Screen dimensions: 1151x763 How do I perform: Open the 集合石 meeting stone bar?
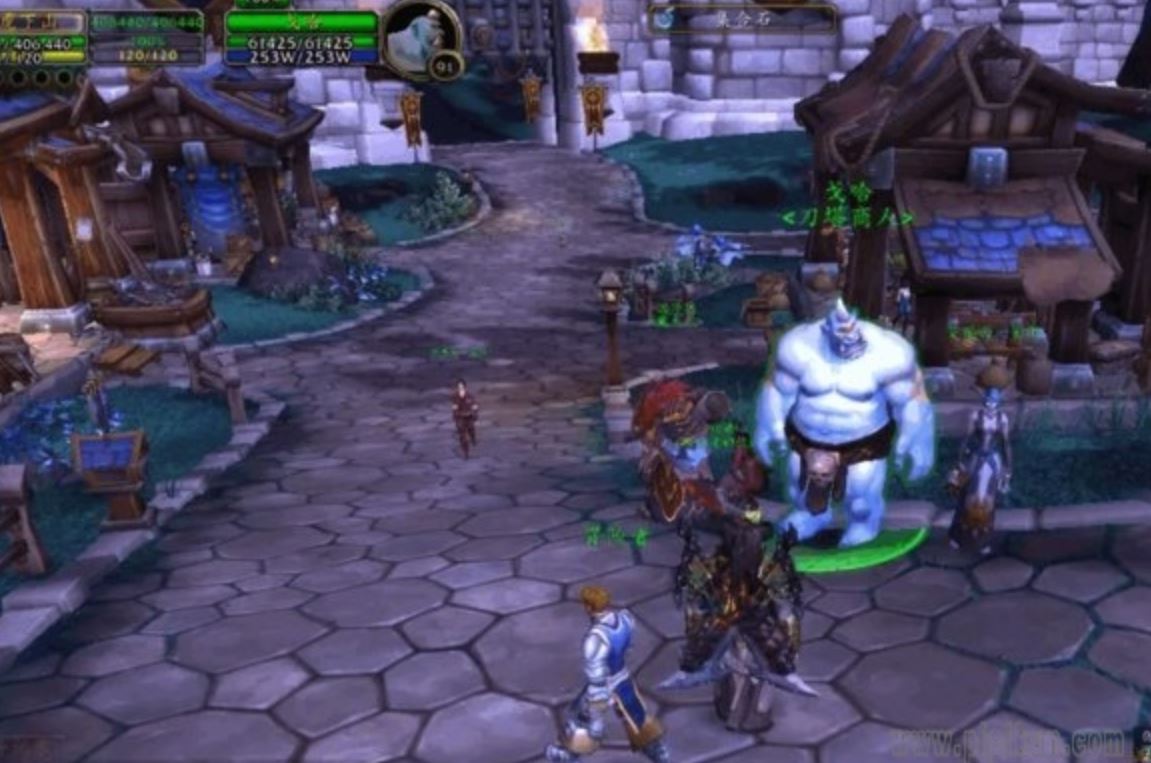click(x=743, y=18)
